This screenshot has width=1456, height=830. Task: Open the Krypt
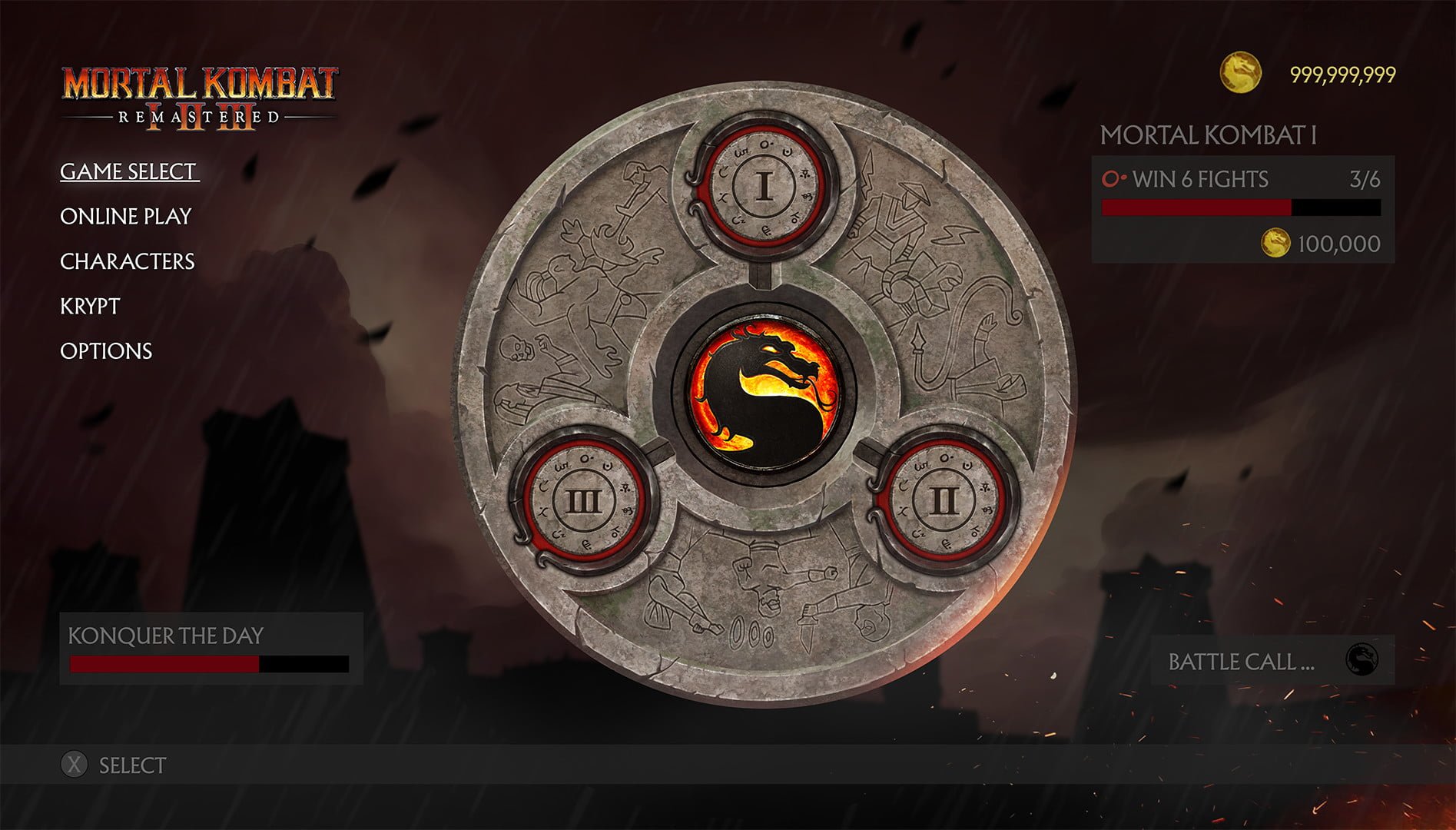tap(90, 307)
